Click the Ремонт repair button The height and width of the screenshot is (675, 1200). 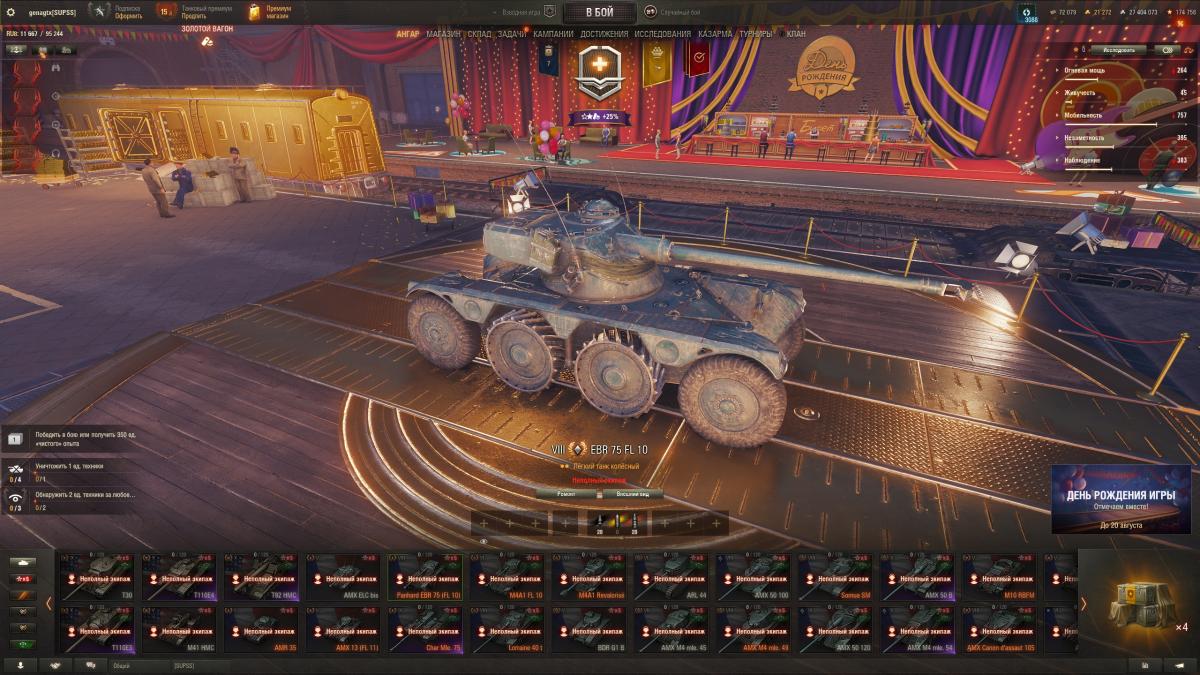[x=565, y=494]
